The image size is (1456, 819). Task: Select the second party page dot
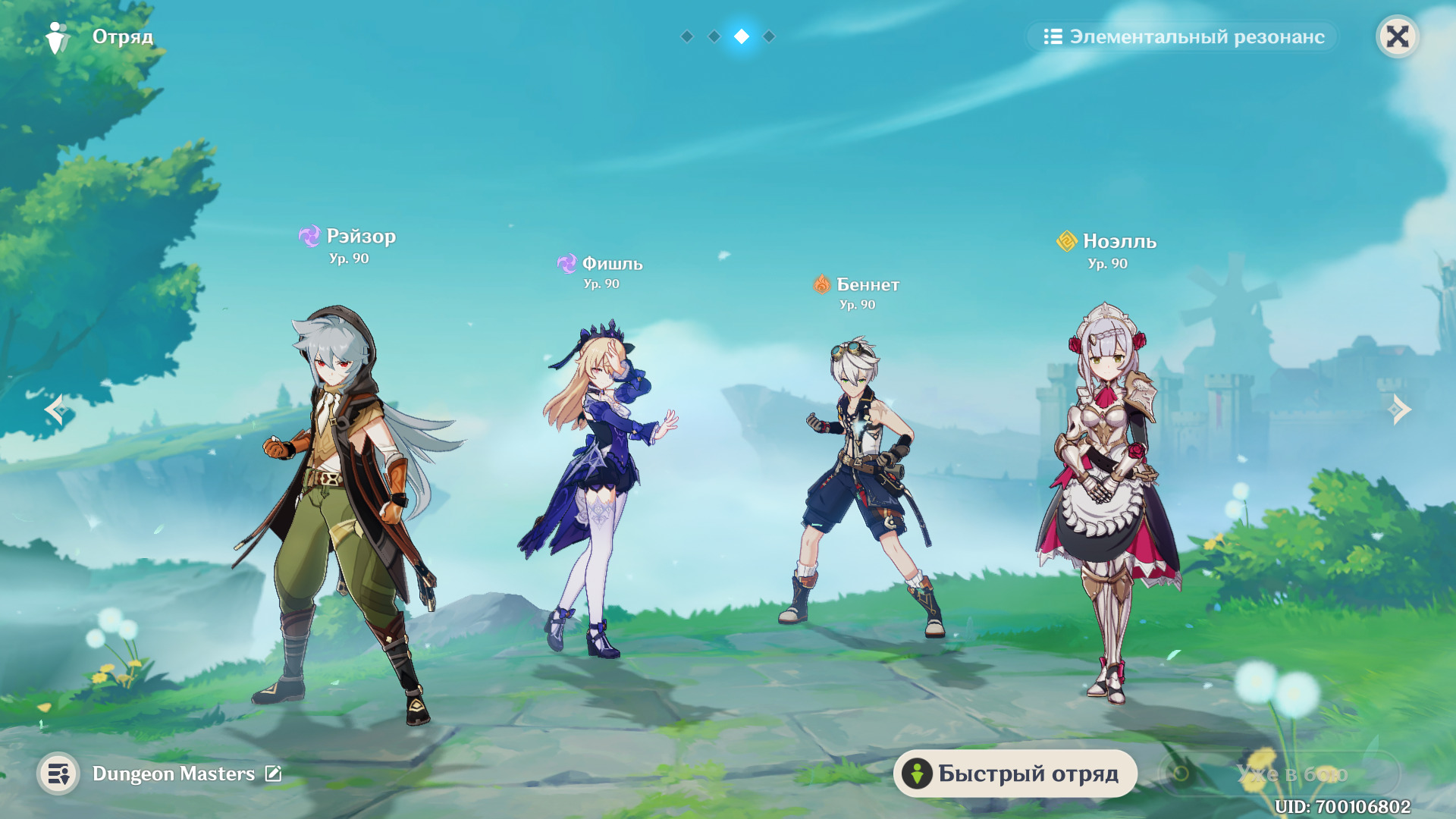[x=714, y=36]
